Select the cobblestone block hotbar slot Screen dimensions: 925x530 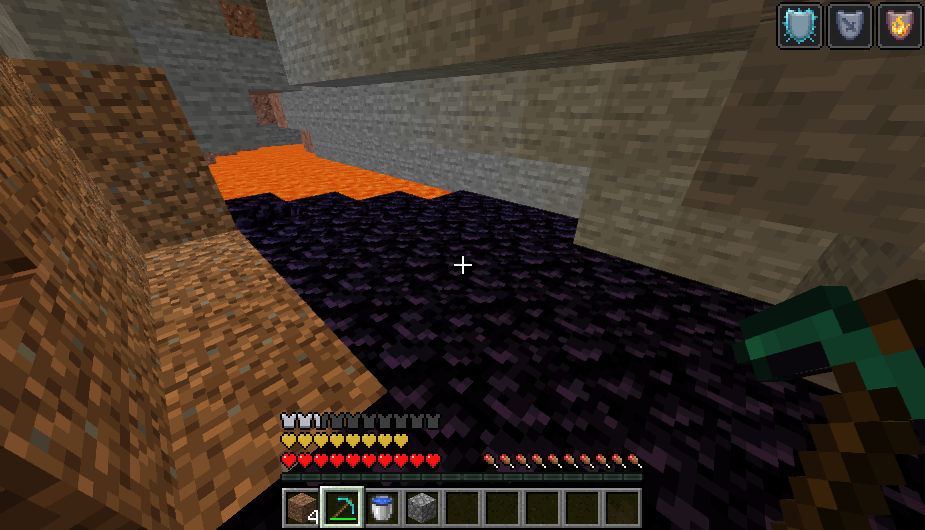coord(421,507)
